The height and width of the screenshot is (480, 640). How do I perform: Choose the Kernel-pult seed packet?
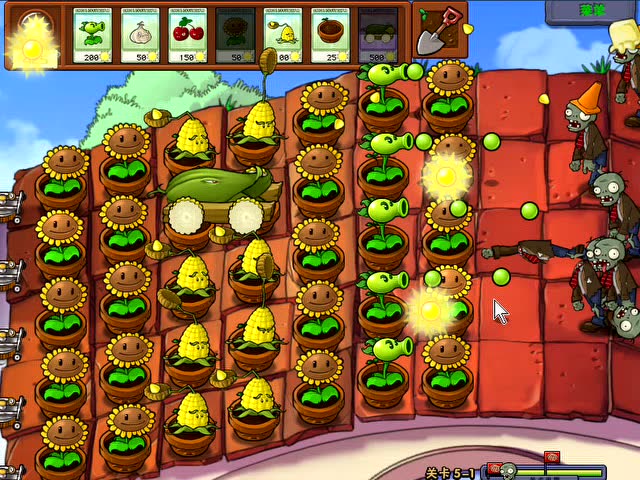(284, 35)
